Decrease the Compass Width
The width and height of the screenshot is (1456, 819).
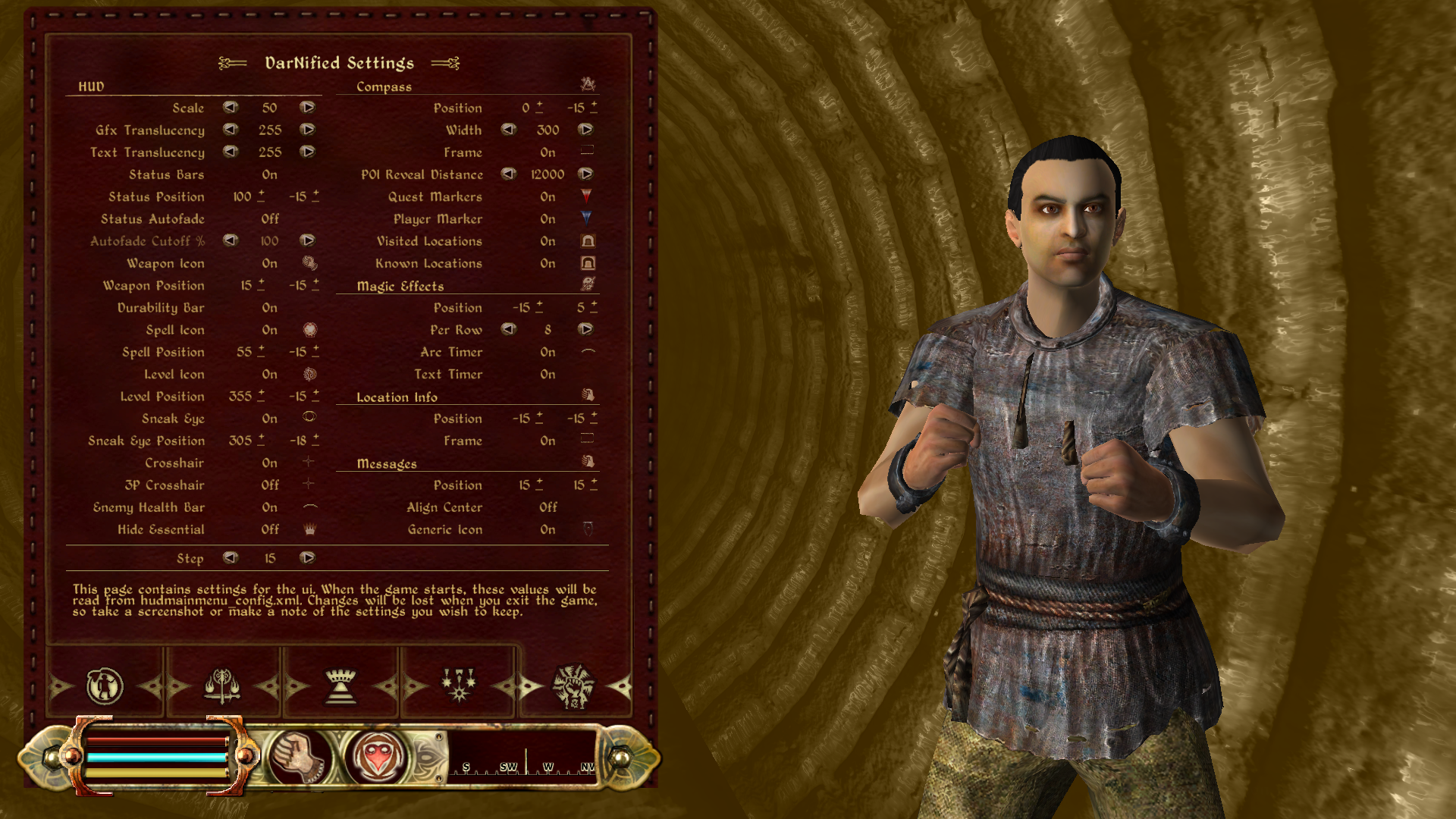509,130
